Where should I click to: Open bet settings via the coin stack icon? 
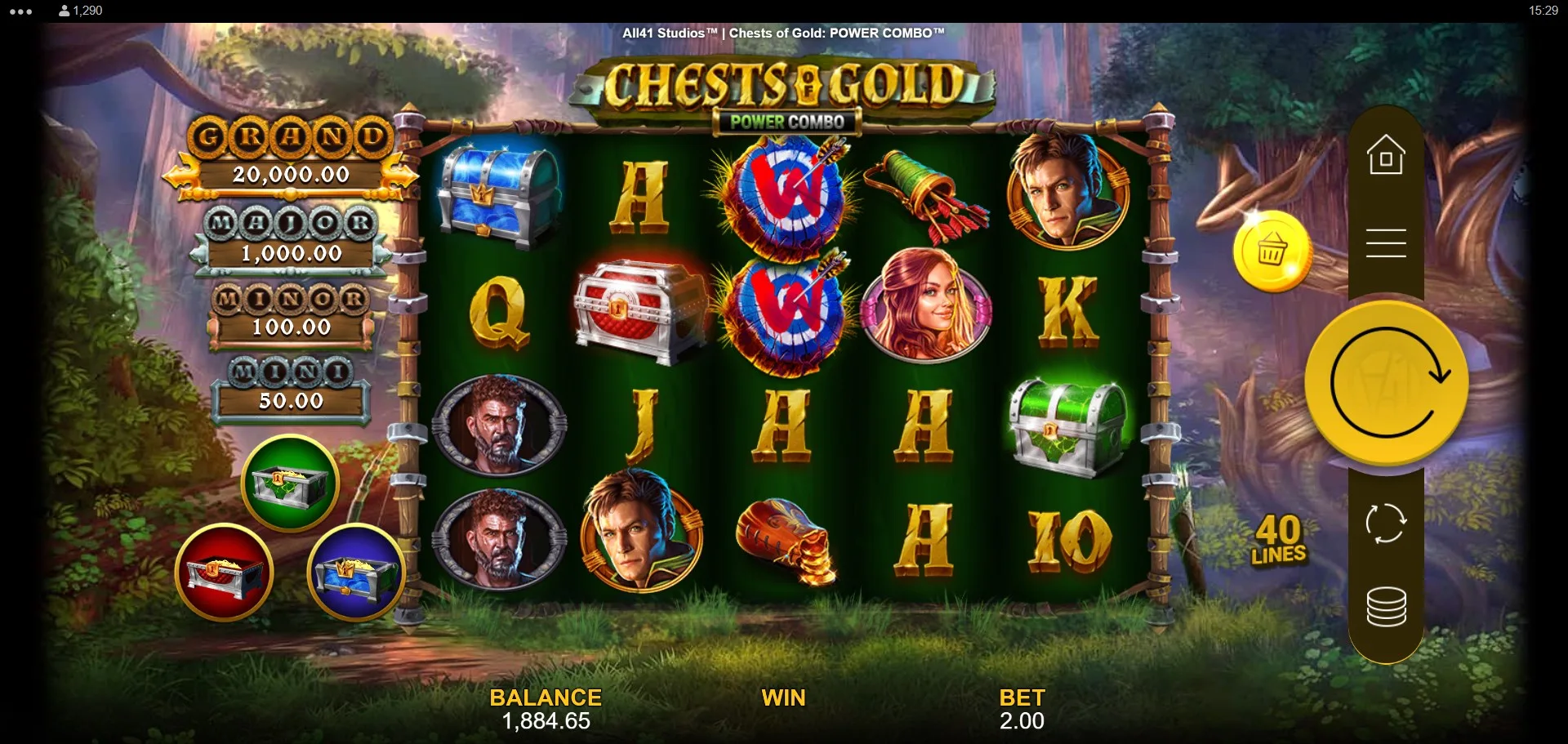(x=1386, y=607)
